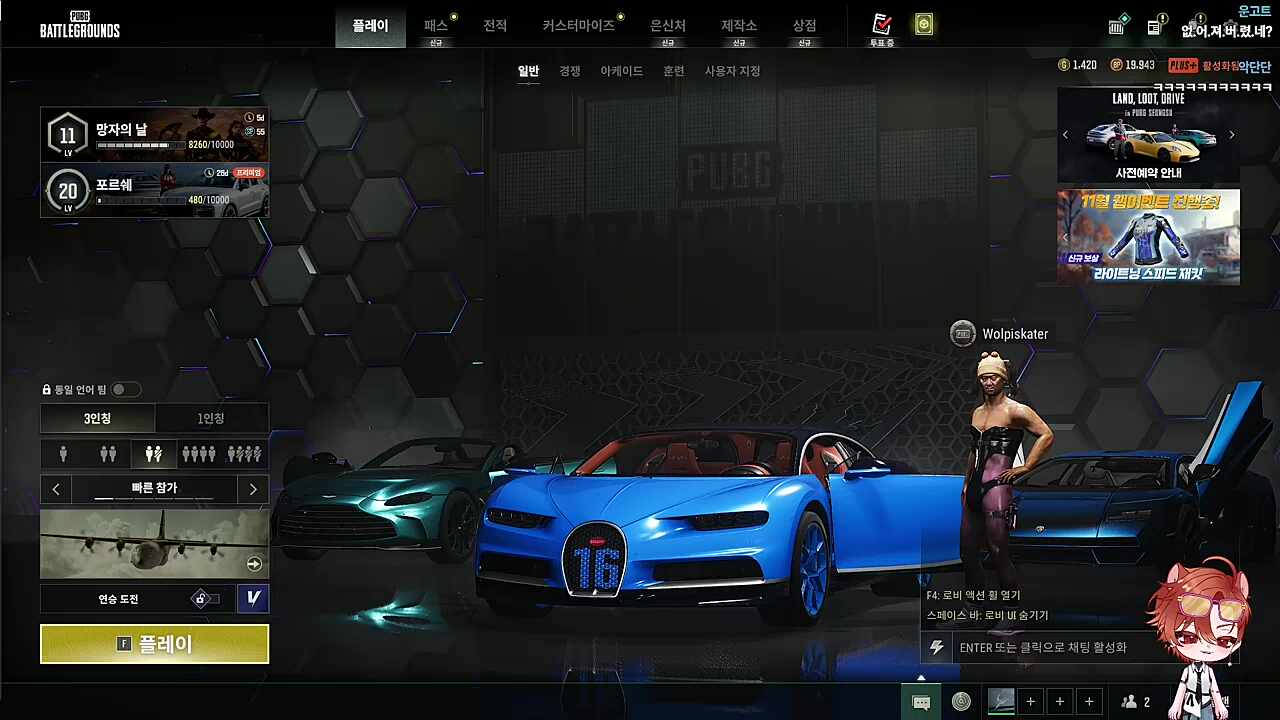Go to the 전적 career tab
The image size is (1280, 720).
click(495, 26)
